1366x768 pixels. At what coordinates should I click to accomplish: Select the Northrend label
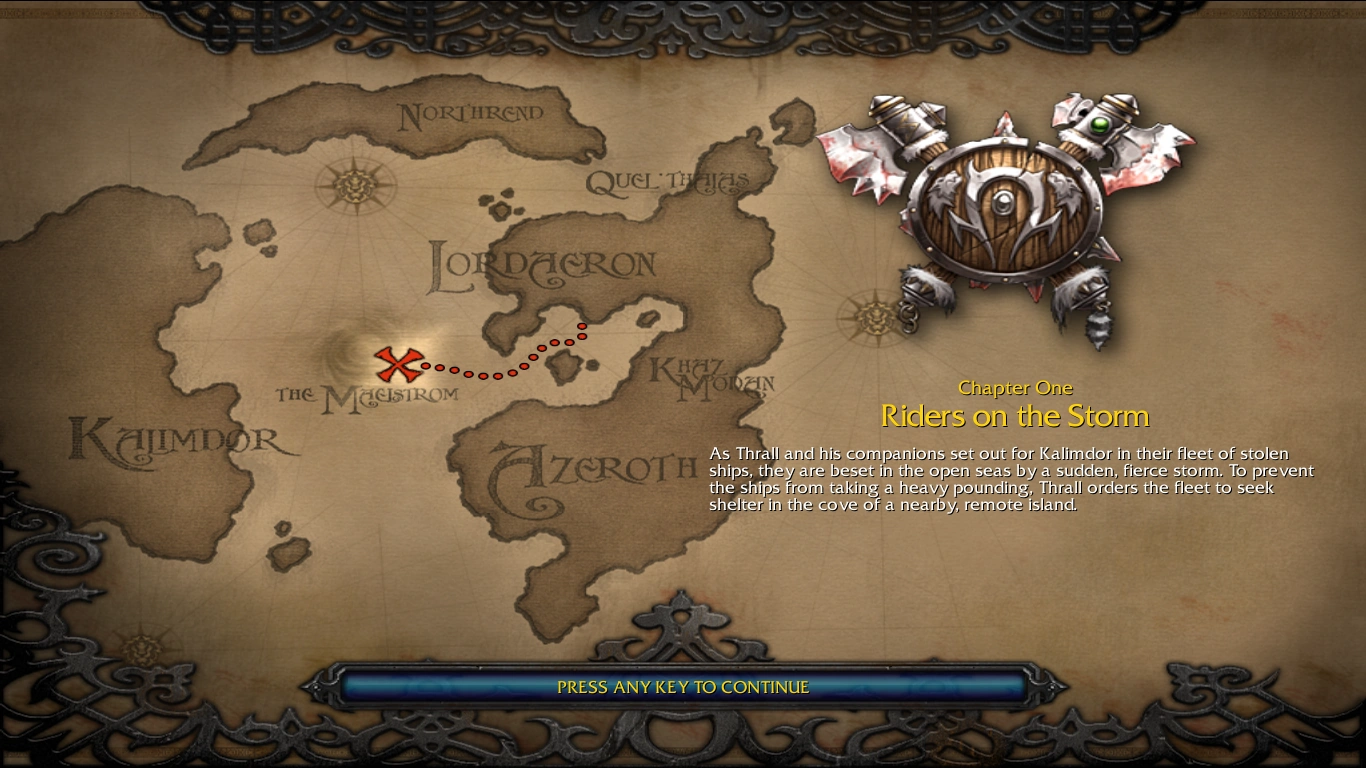tap(470, 114)
